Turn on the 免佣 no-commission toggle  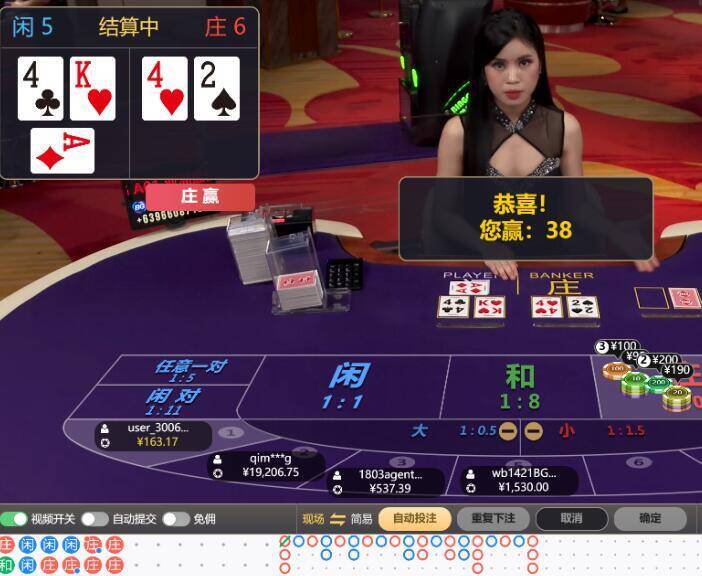176,519
